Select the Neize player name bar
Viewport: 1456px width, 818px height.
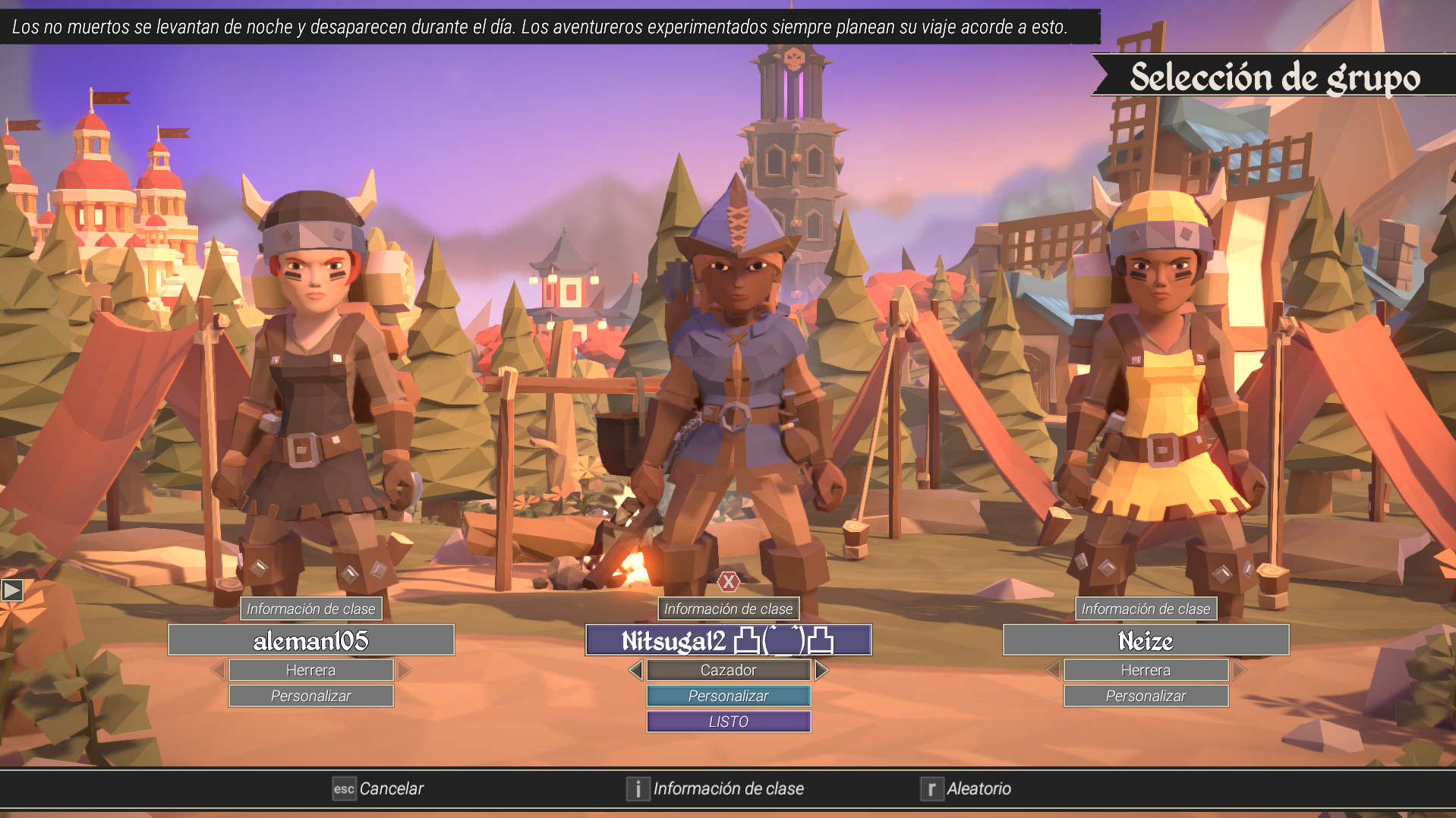(1146, 640)
